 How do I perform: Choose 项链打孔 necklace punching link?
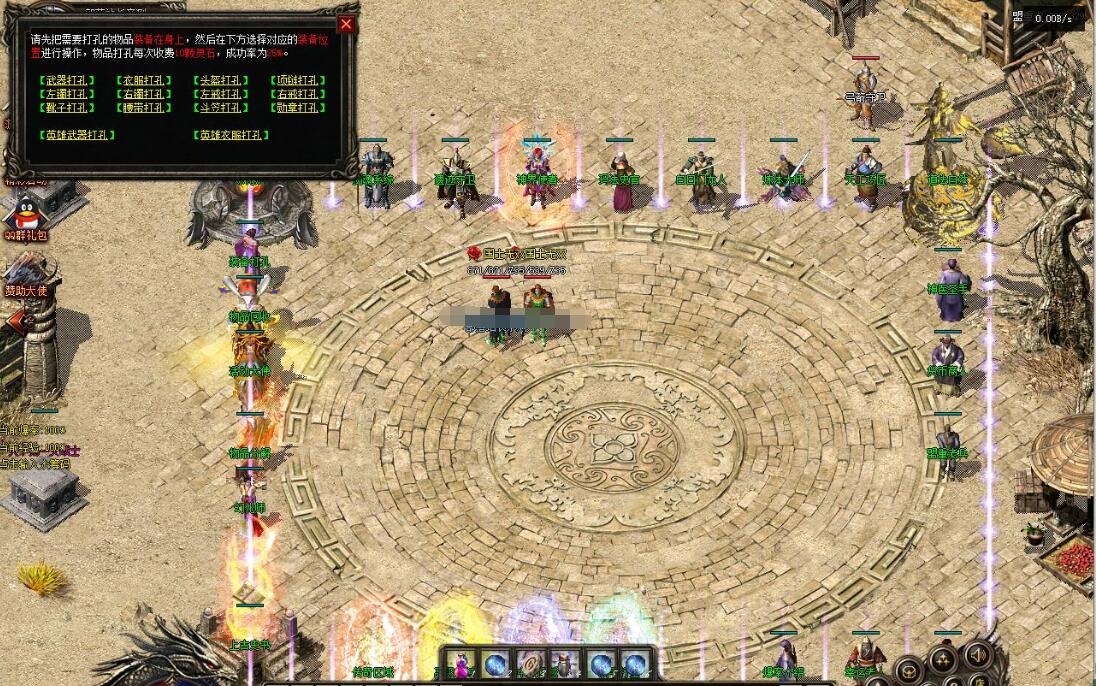click(296, 80)
